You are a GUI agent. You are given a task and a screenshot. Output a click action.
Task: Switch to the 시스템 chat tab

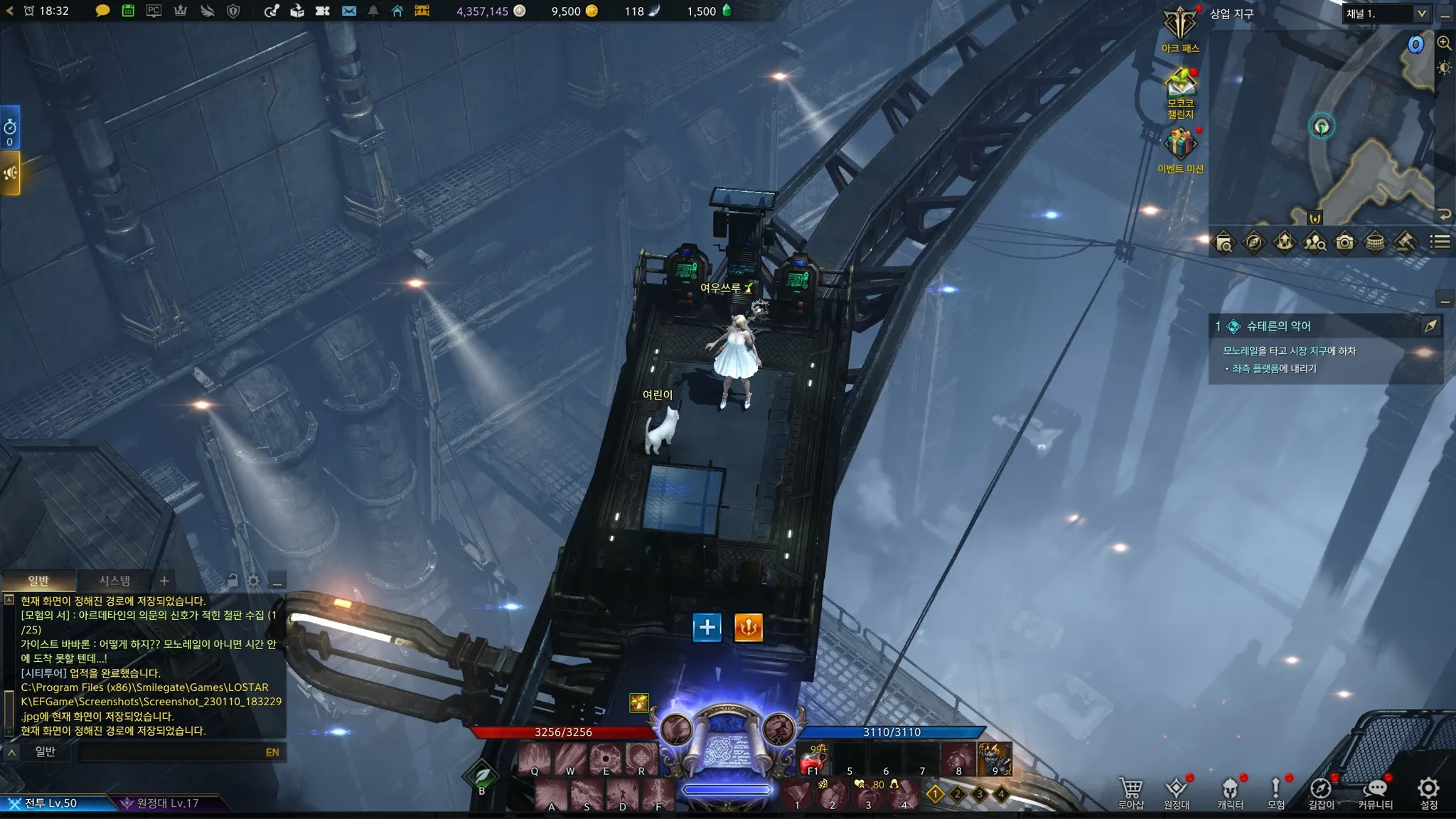click(114, 581)
